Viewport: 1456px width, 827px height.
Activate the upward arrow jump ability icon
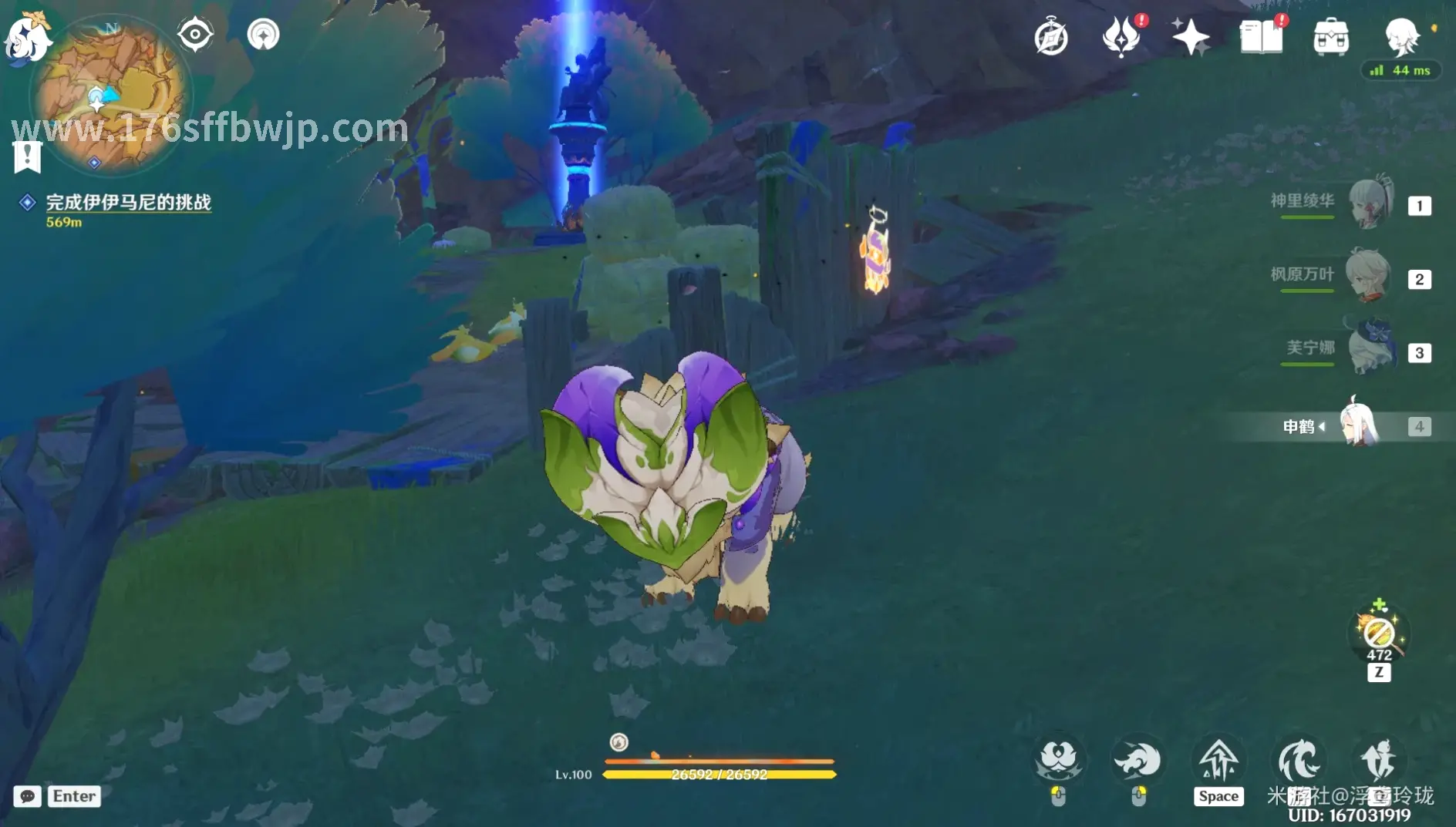(x=1218, y=761)
